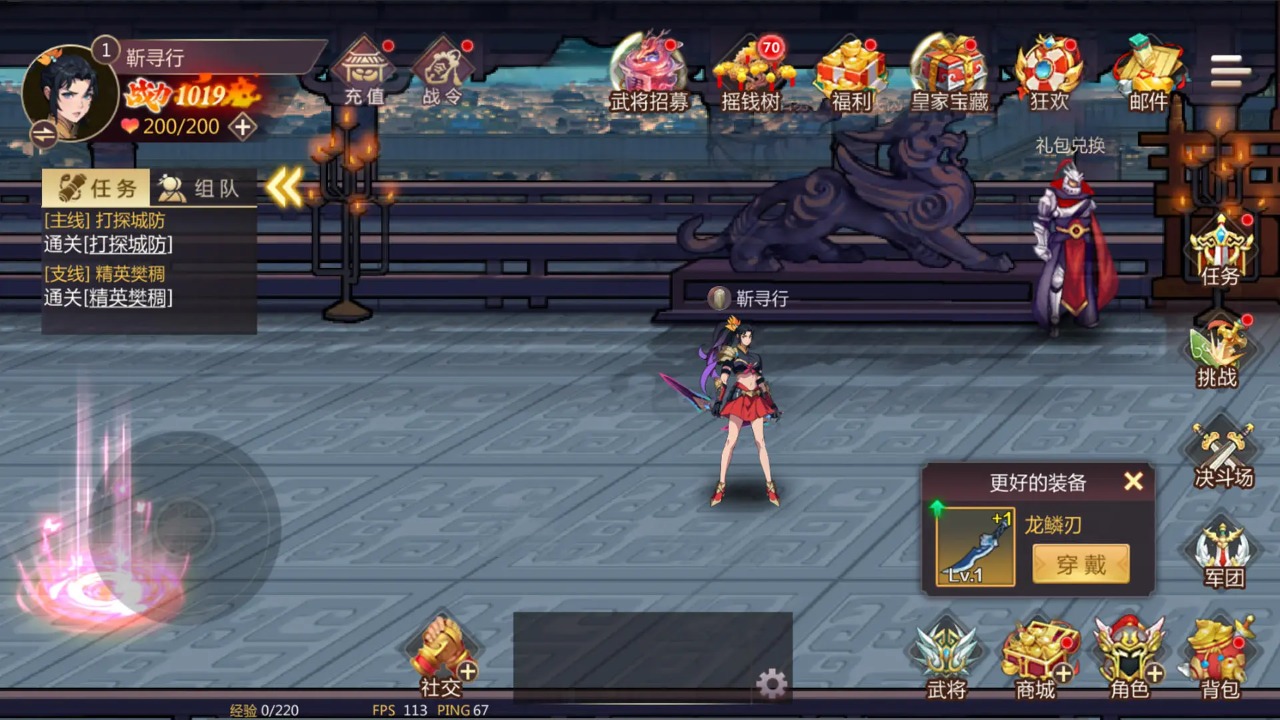Collapse the quest panel with yellow arrows
The height and width of the screenshot is (720, 1280).
(x=284, y=187)
